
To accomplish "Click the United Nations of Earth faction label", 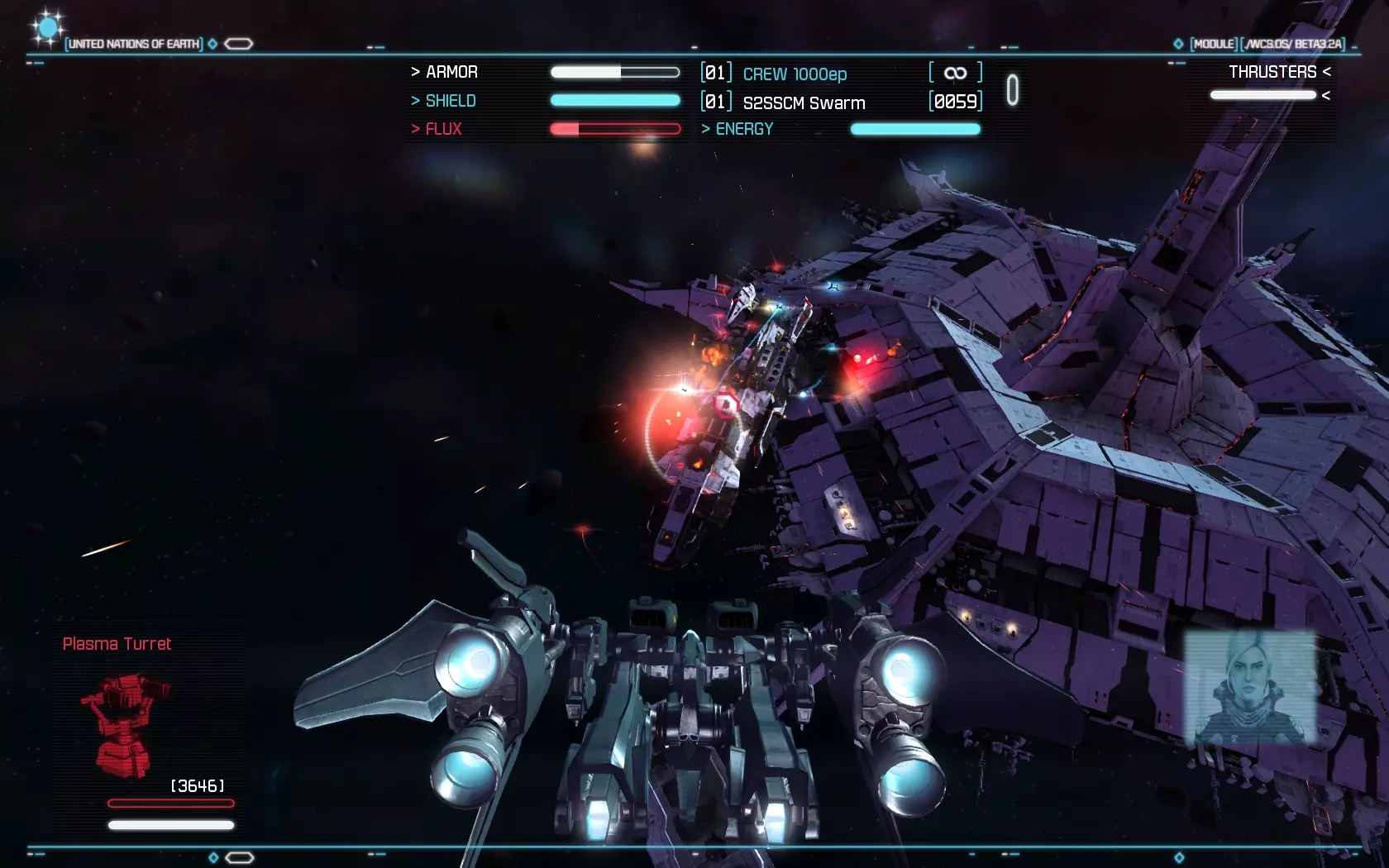I will 134,44.
